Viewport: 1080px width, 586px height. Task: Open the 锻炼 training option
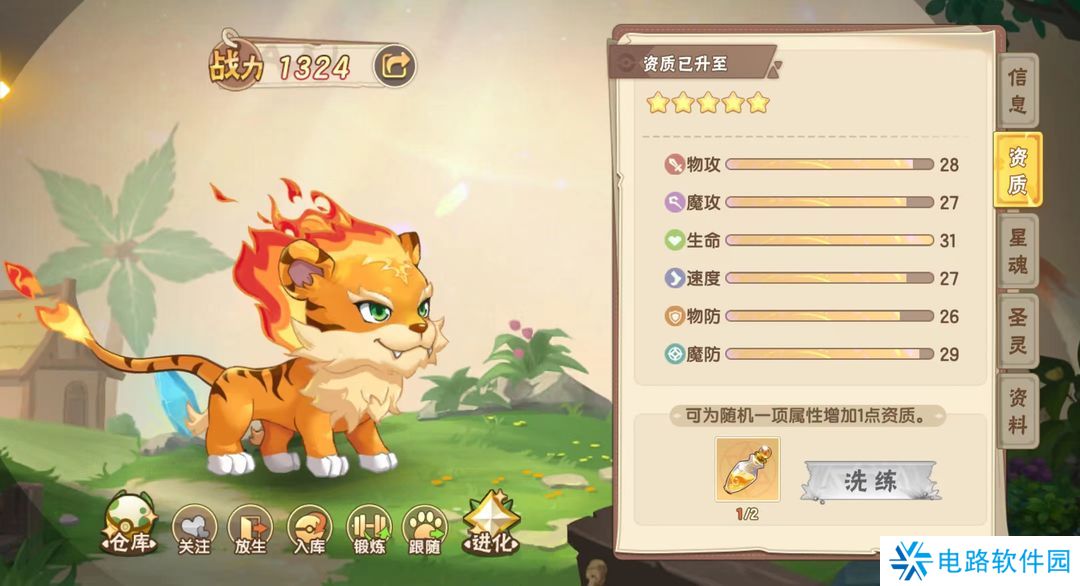tap(367, 527)
